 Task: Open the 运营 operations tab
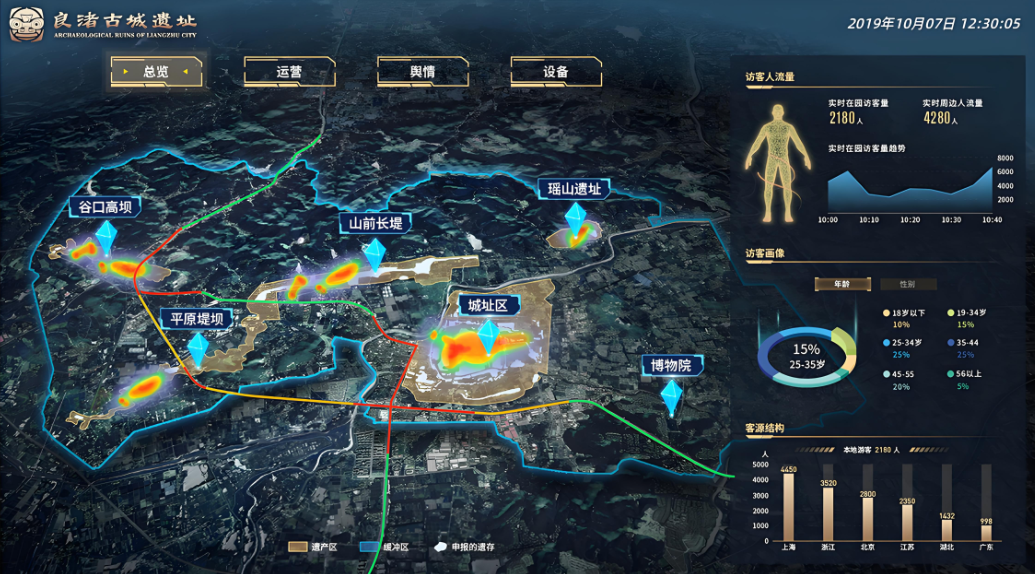pos(290,72)
